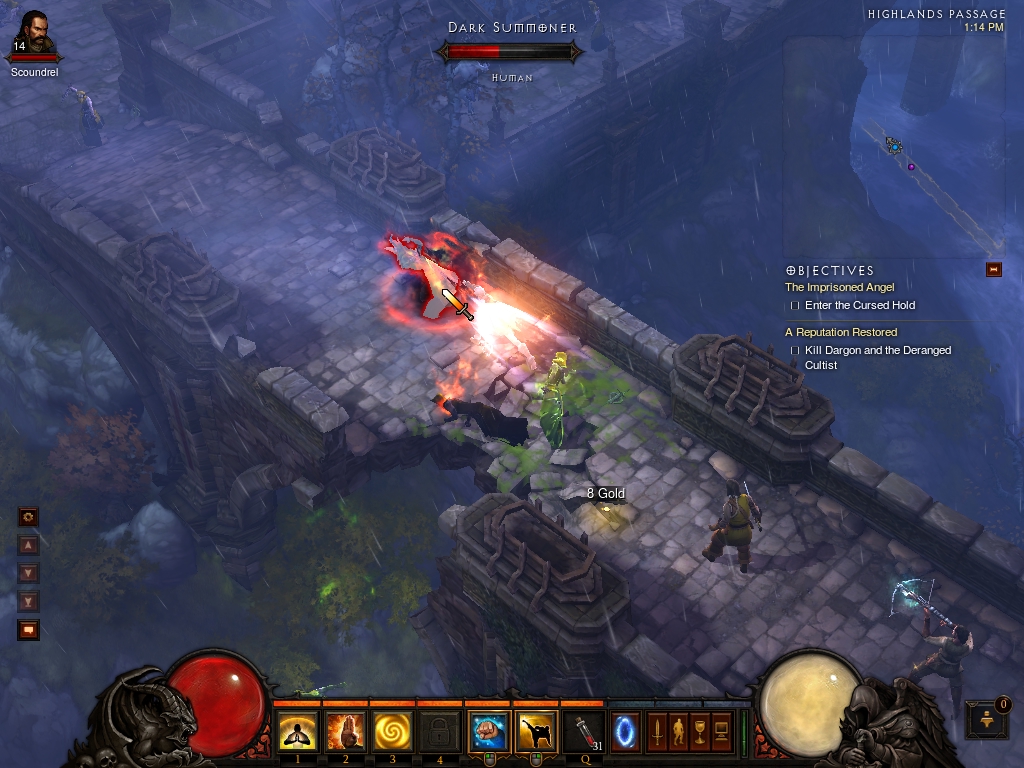Select the kicking silhouette secondary skill
The image size is (1024, 768).
[x=536, y=732]
